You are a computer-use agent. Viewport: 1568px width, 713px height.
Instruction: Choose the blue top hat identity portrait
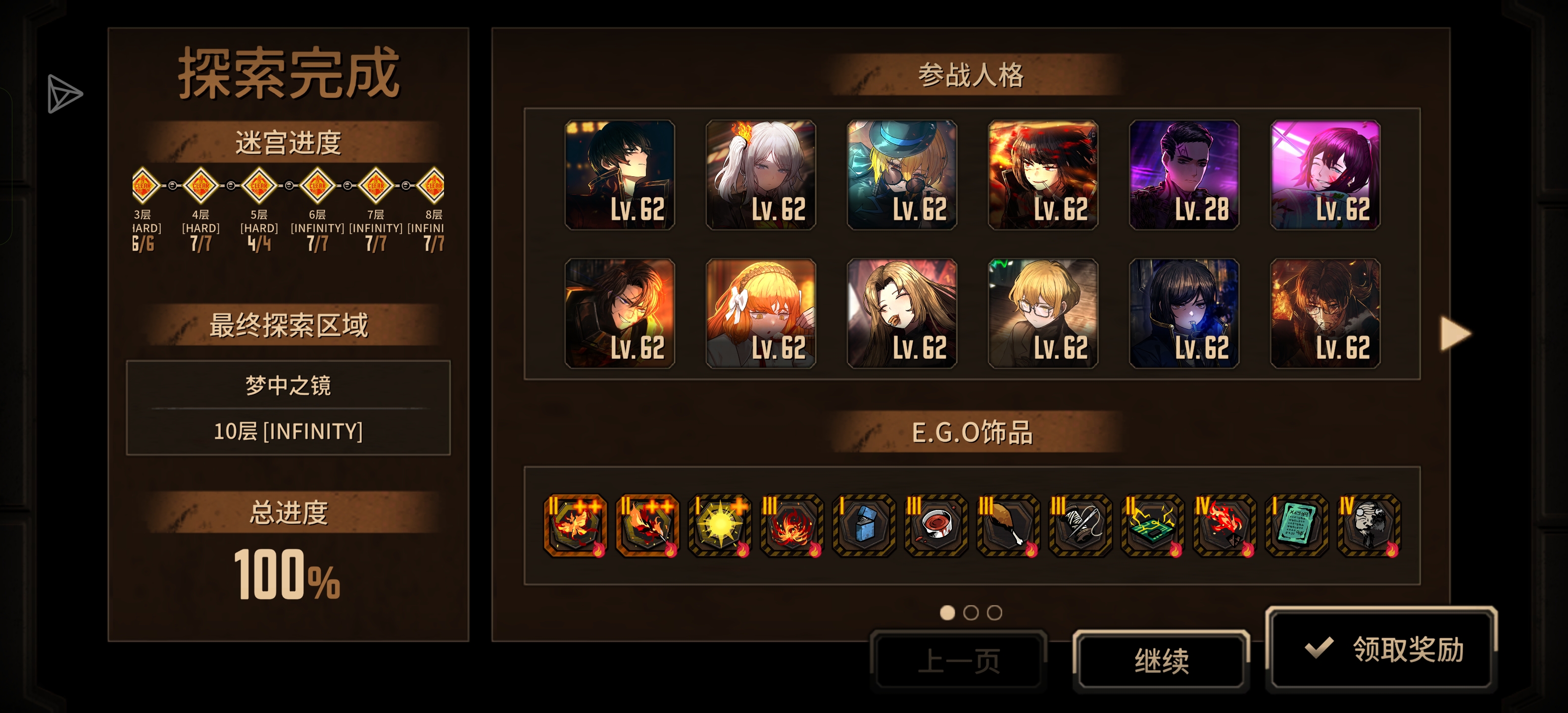click(x=901, y=175)
